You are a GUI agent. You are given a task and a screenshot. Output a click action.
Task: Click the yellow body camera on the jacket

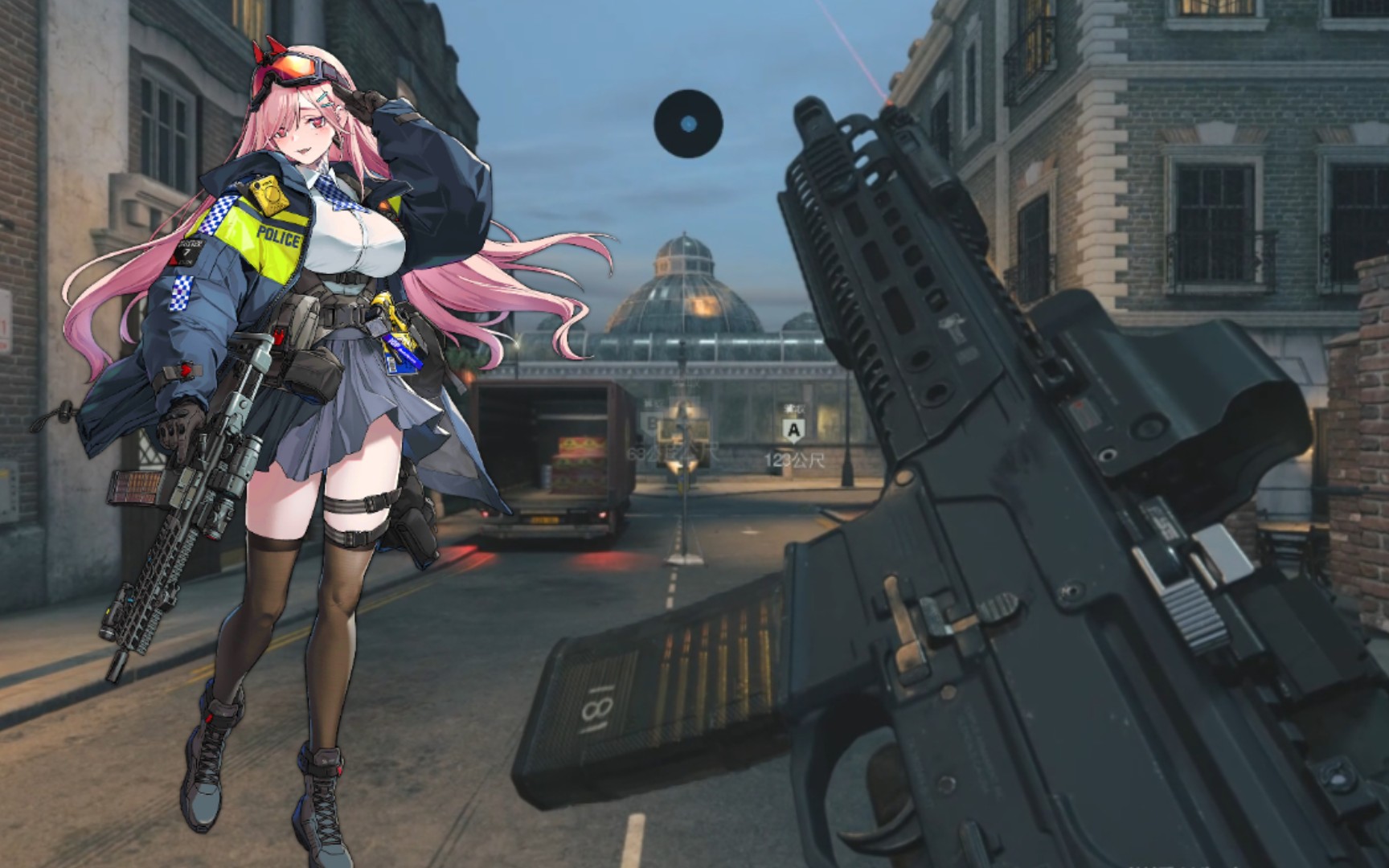click(270, 194)
